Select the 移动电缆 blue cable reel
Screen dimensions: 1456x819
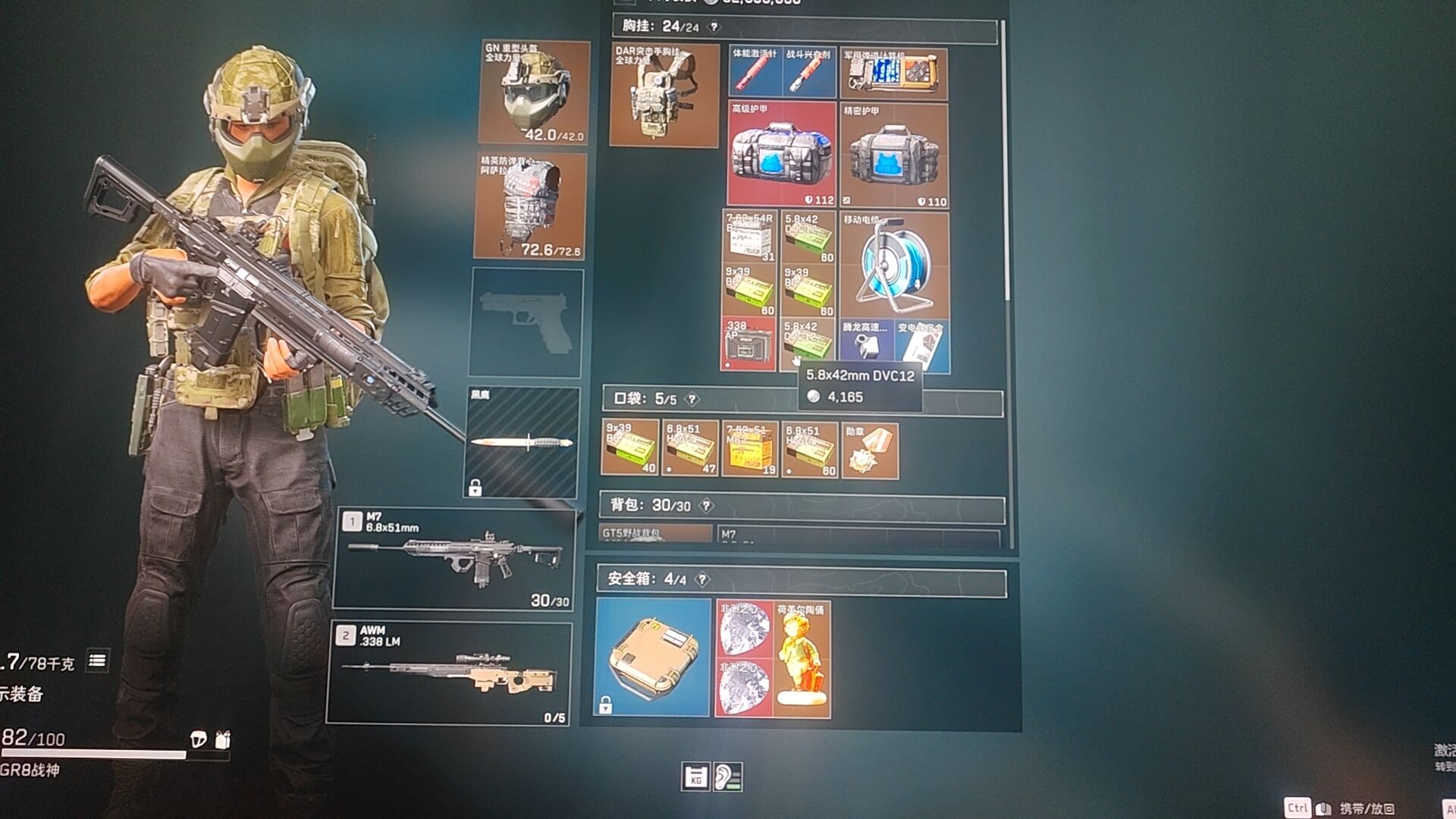[894, 265]
